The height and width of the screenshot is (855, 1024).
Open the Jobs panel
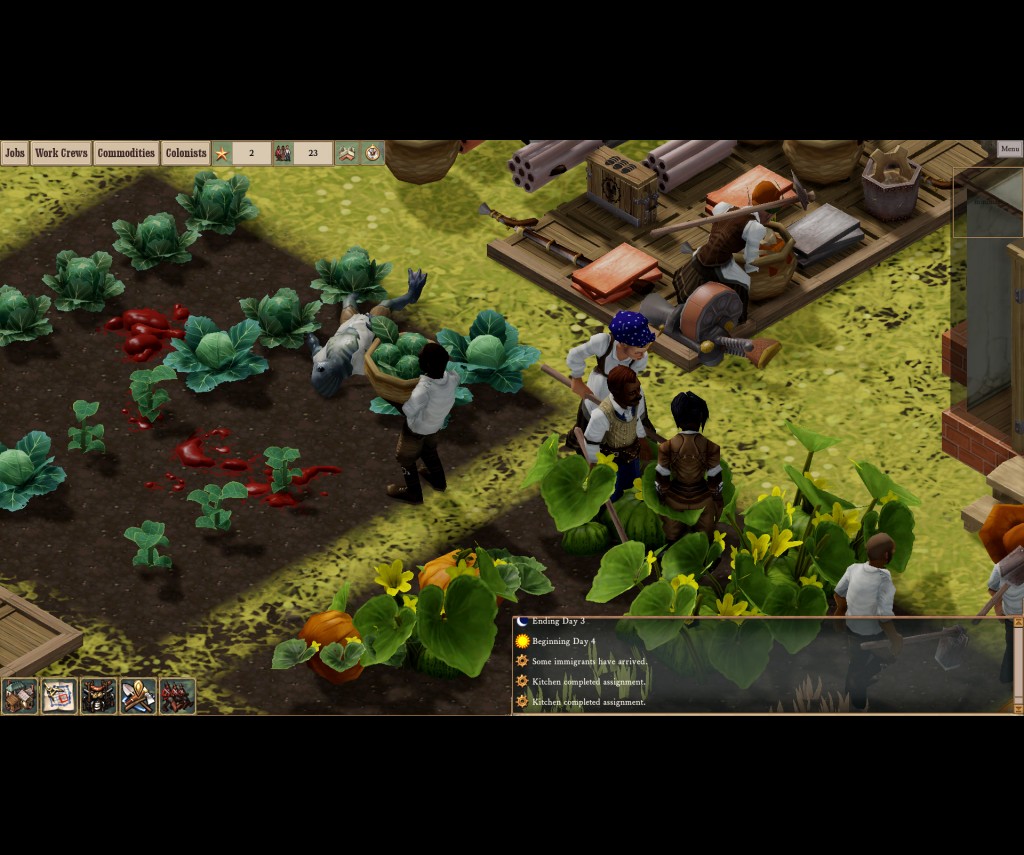14,153
